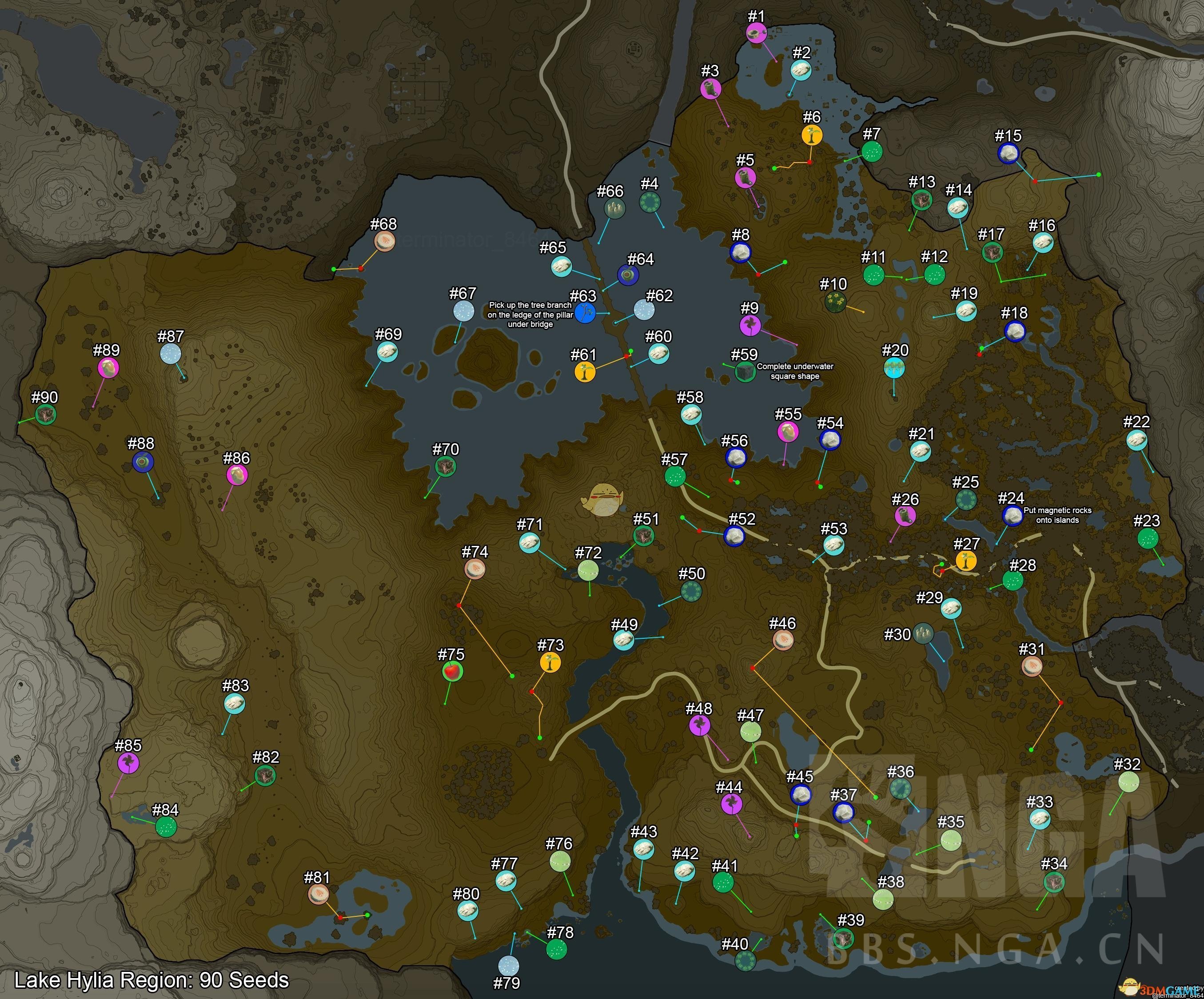
Task: Choose seed marker #90
Action: 45,414
